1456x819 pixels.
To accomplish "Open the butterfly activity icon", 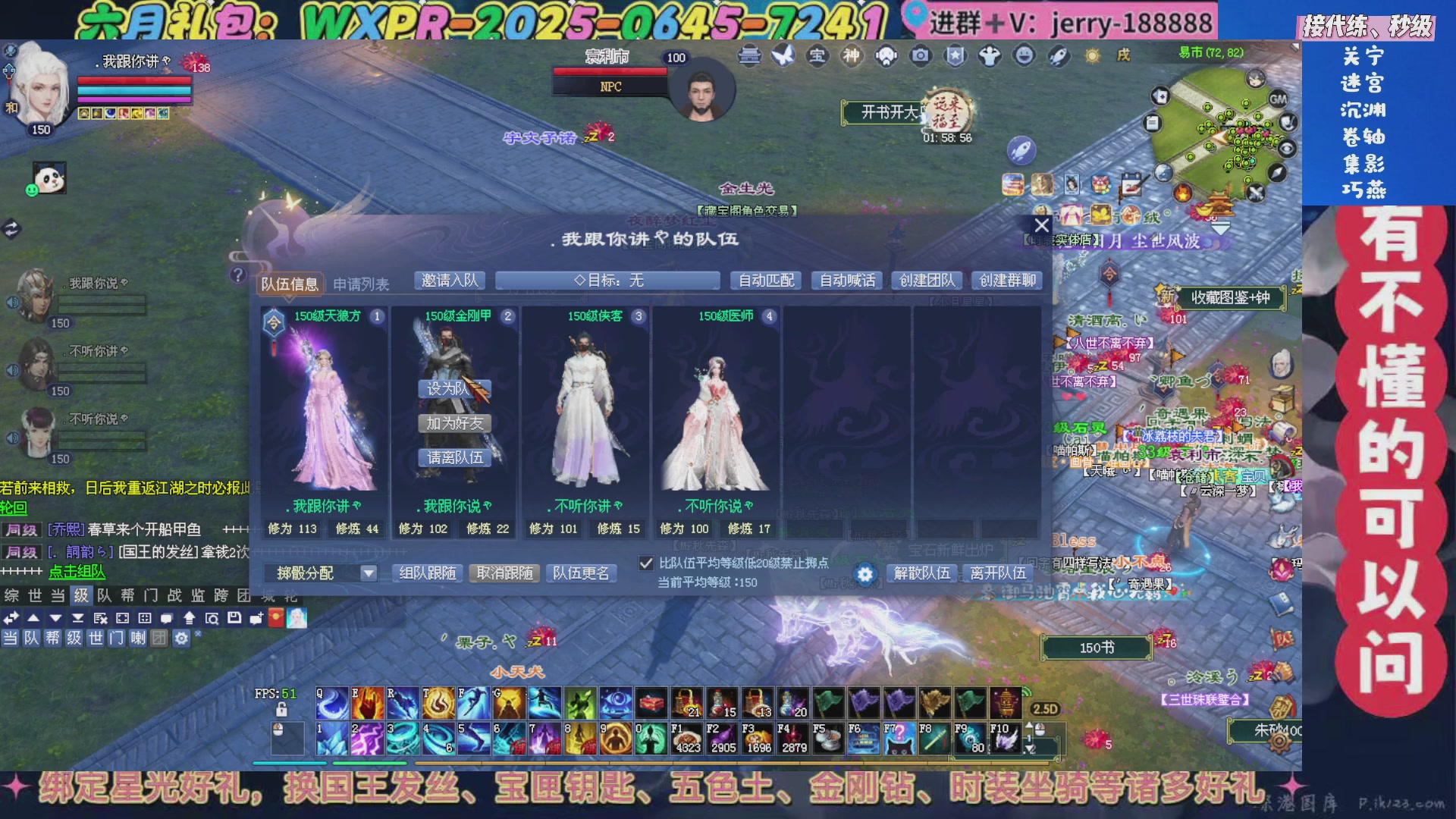I will point(783,56).
